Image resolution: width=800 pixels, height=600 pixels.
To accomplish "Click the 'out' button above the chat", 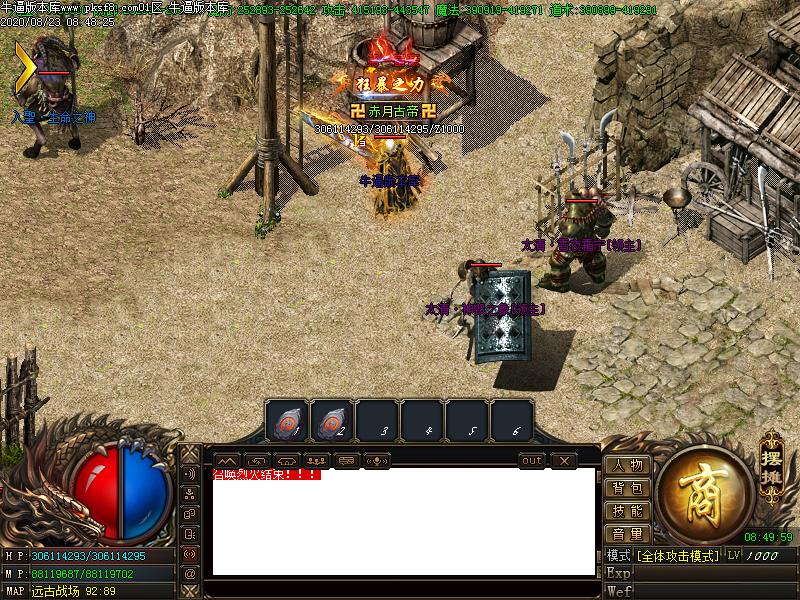I will (x=532, y=460).
